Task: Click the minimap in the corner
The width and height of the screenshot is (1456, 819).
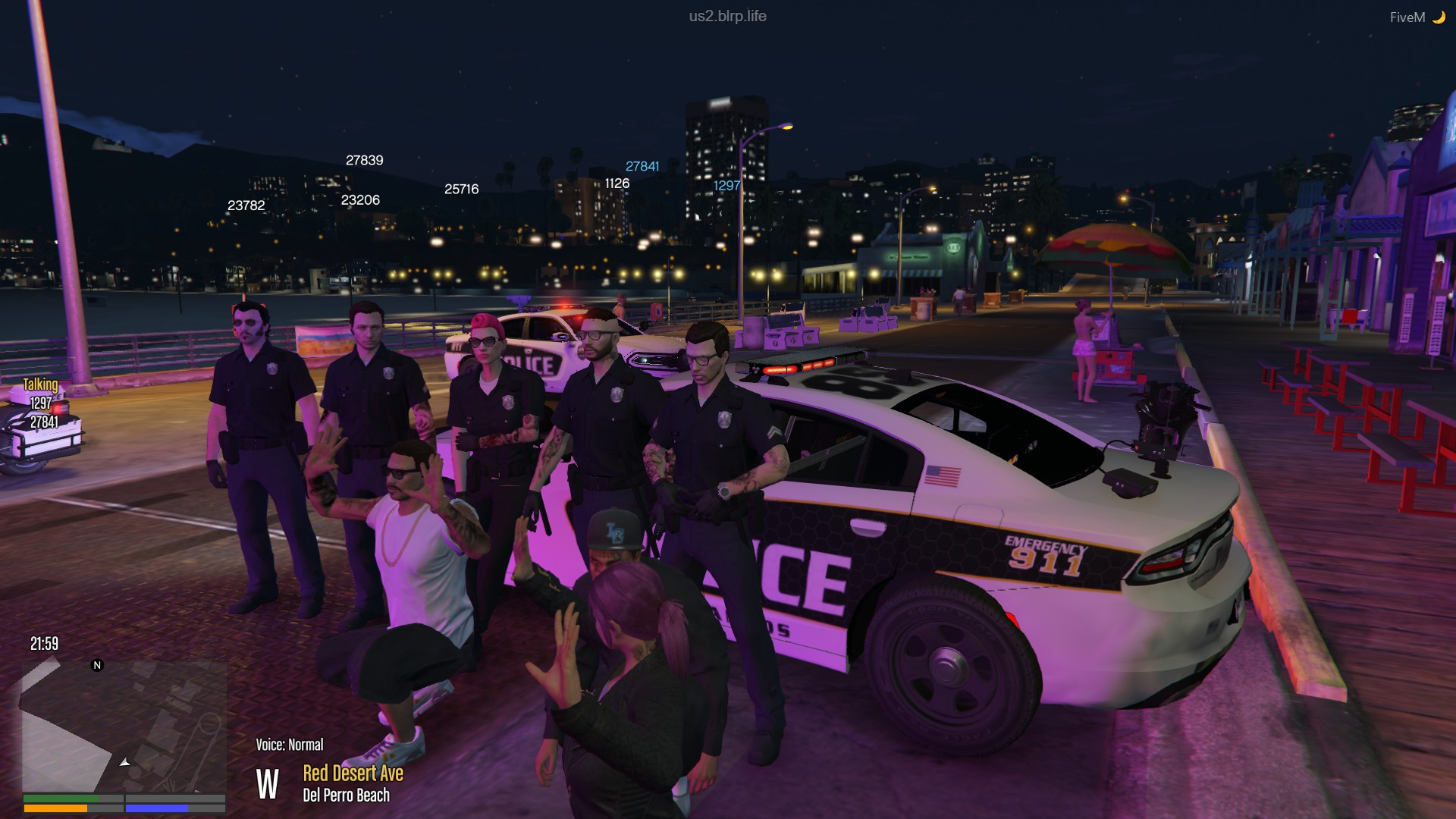Action: pyautogui.click(x=124, y=726)
